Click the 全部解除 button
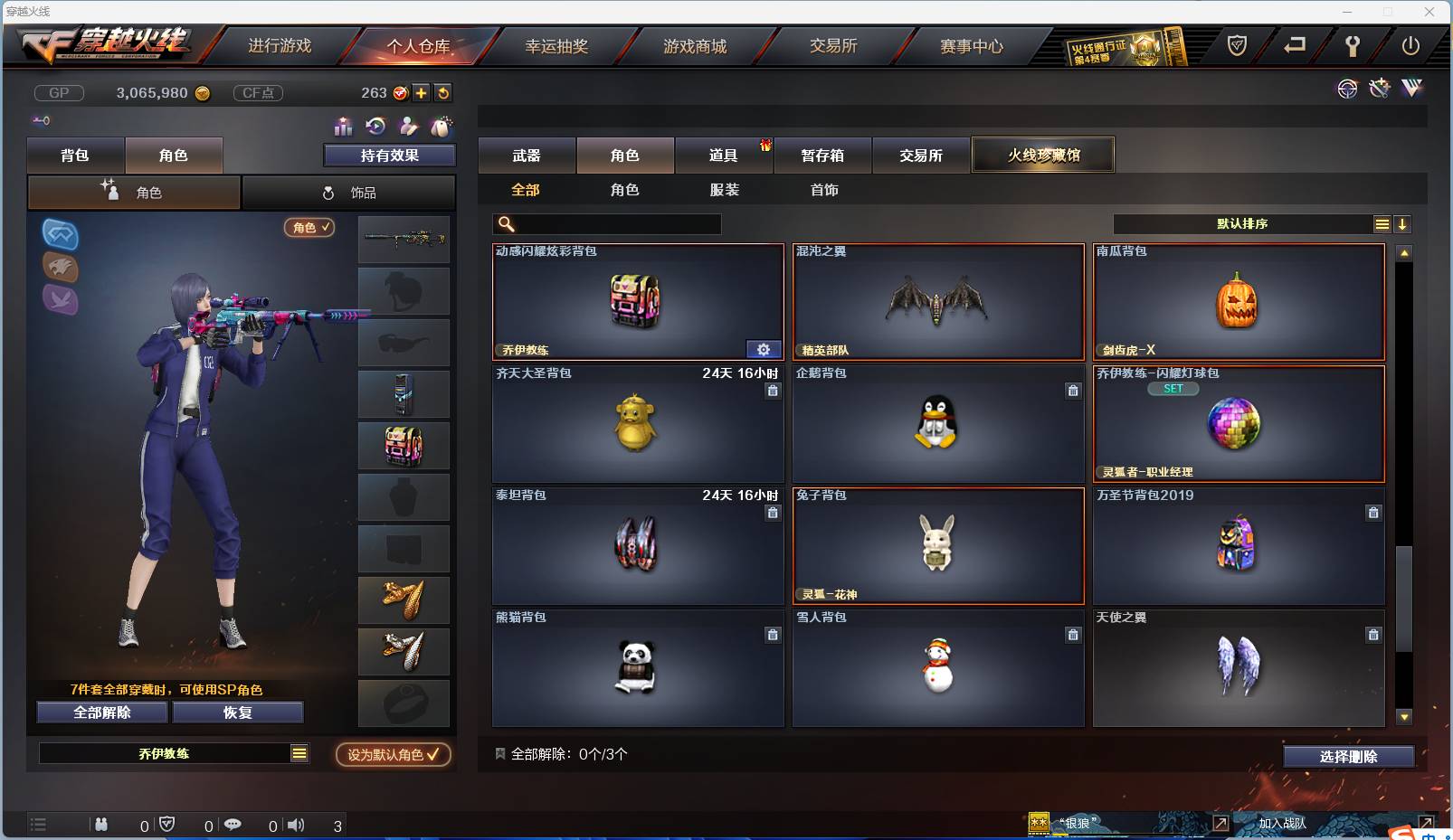 [x=100, y=712]
